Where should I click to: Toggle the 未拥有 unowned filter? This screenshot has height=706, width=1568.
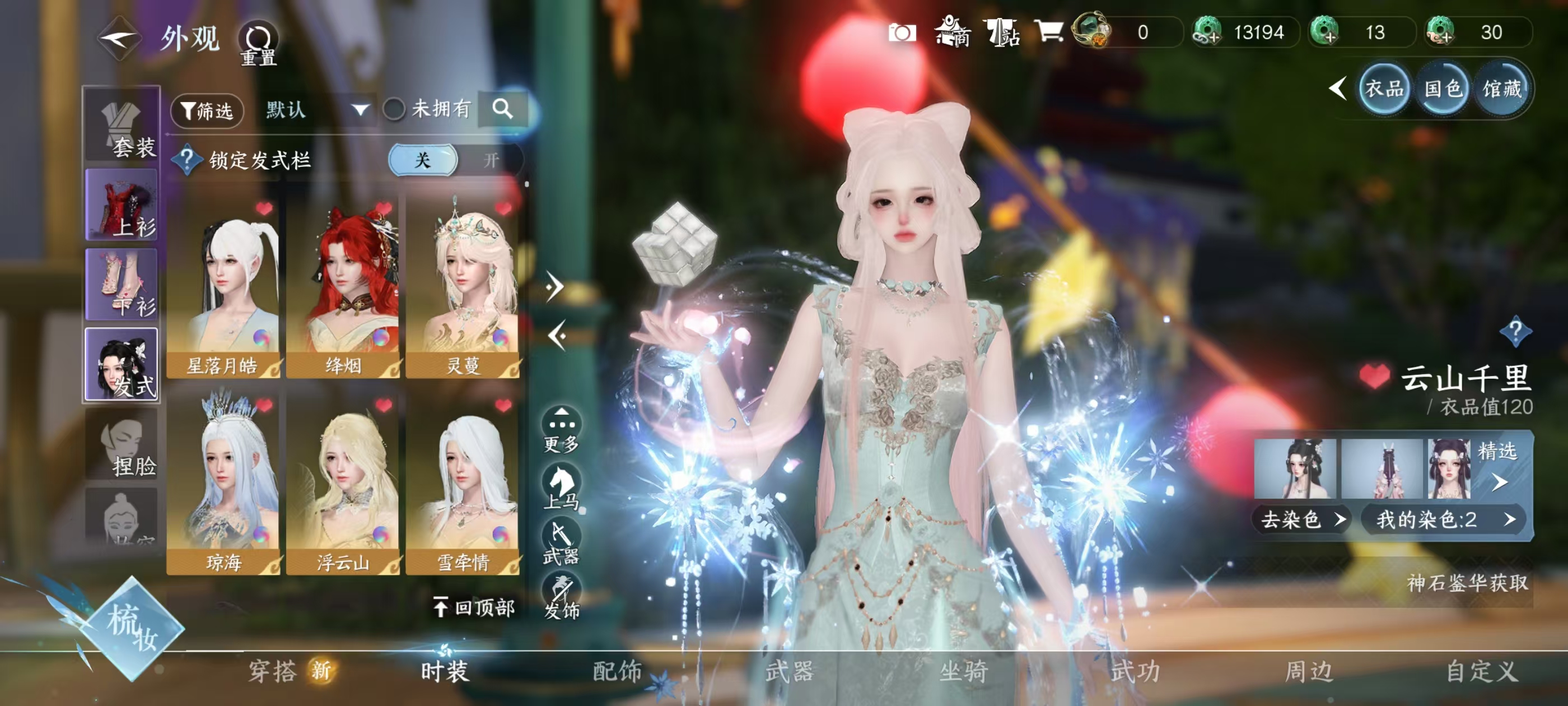[x=394, y=110]
